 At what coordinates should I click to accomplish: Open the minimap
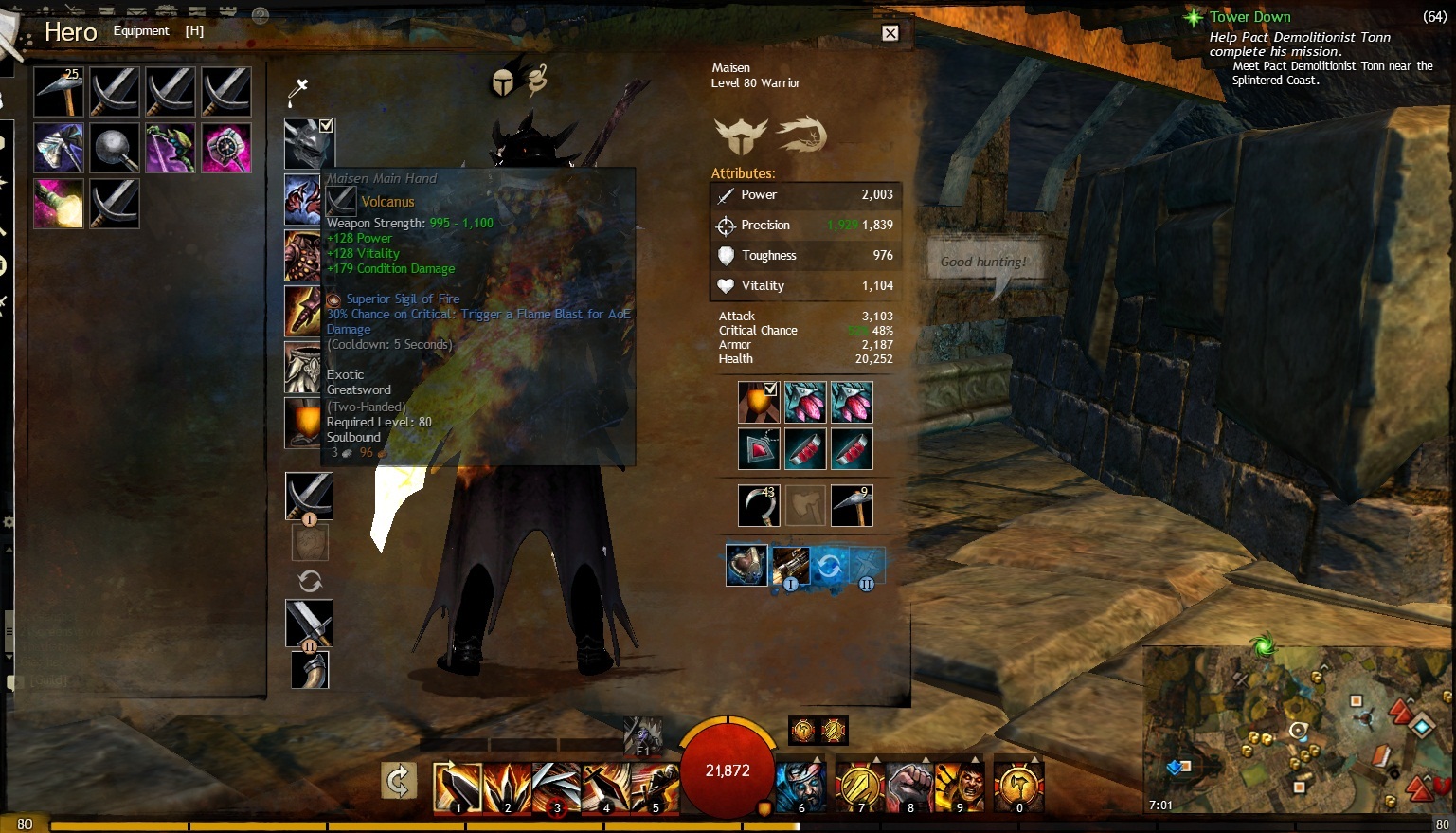[1298, 728]
